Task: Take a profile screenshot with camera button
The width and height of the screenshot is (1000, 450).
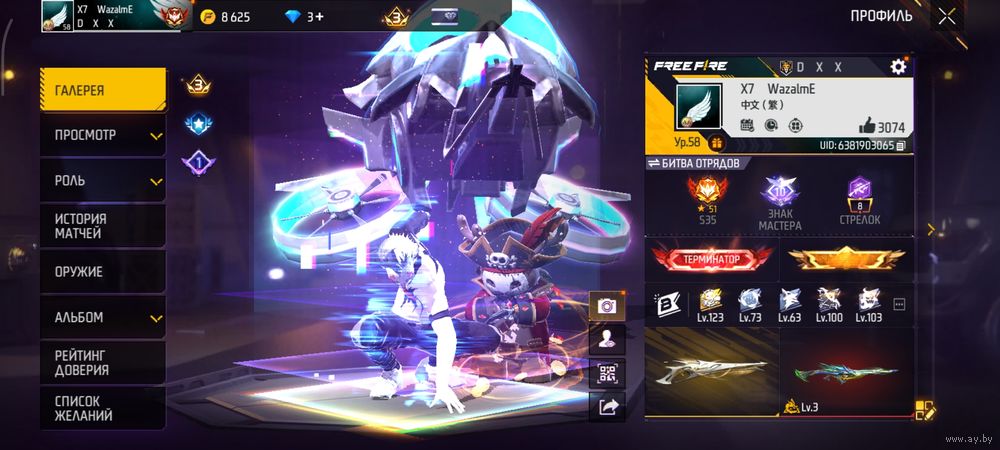Action: coord(606,307)
